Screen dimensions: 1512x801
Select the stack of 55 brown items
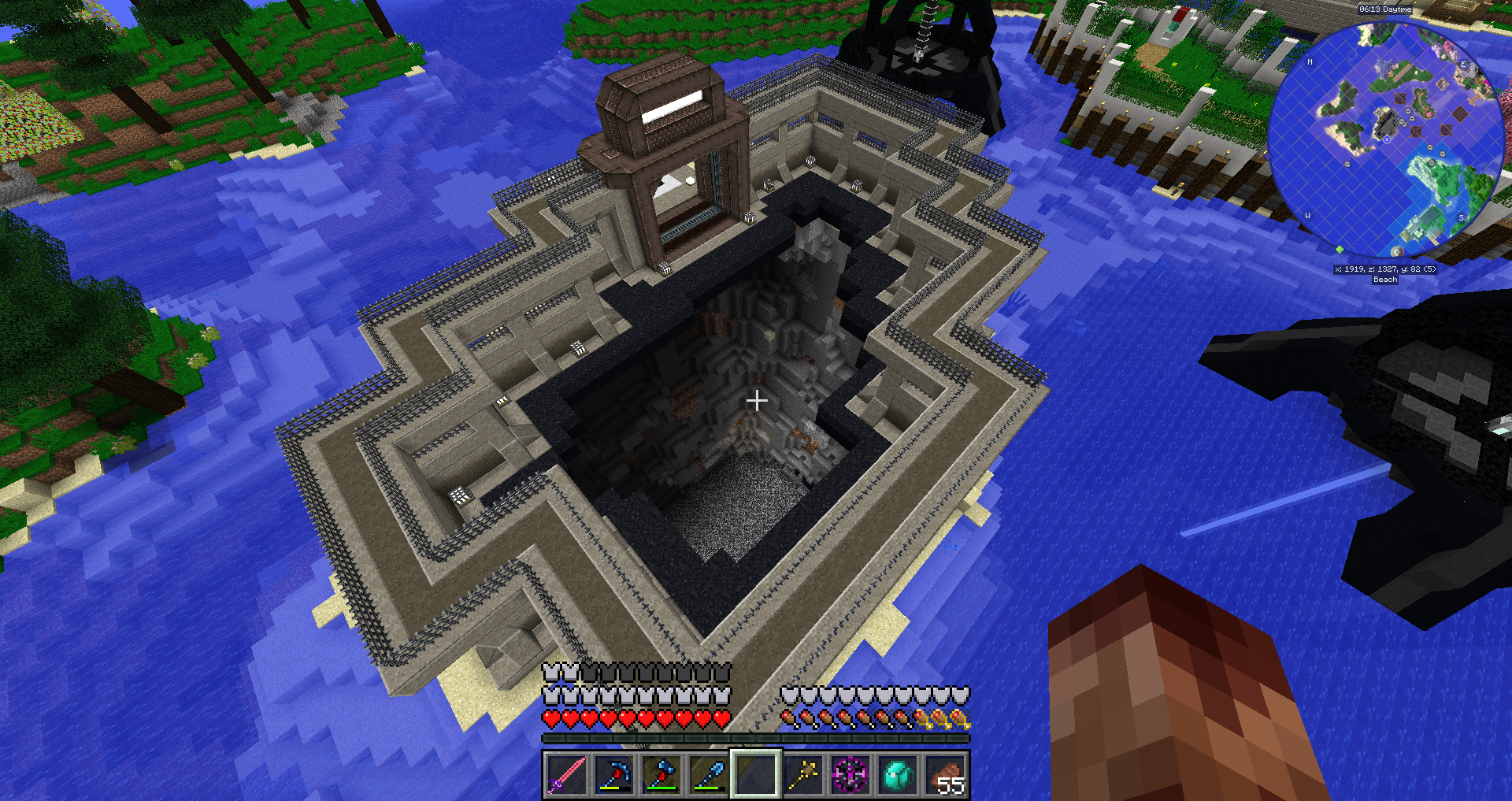point(945,774)
